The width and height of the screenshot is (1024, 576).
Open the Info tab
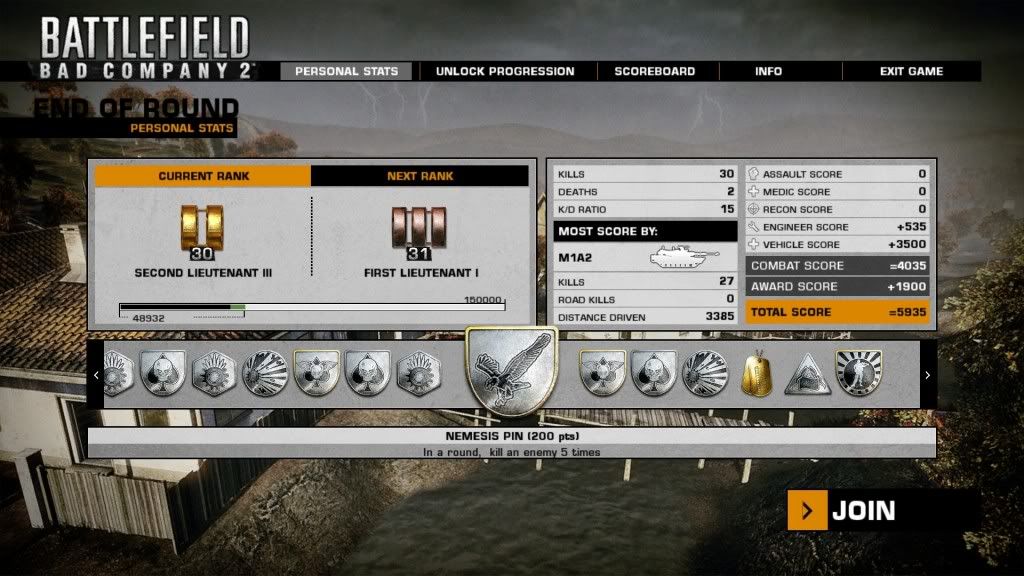coord(768,71)
